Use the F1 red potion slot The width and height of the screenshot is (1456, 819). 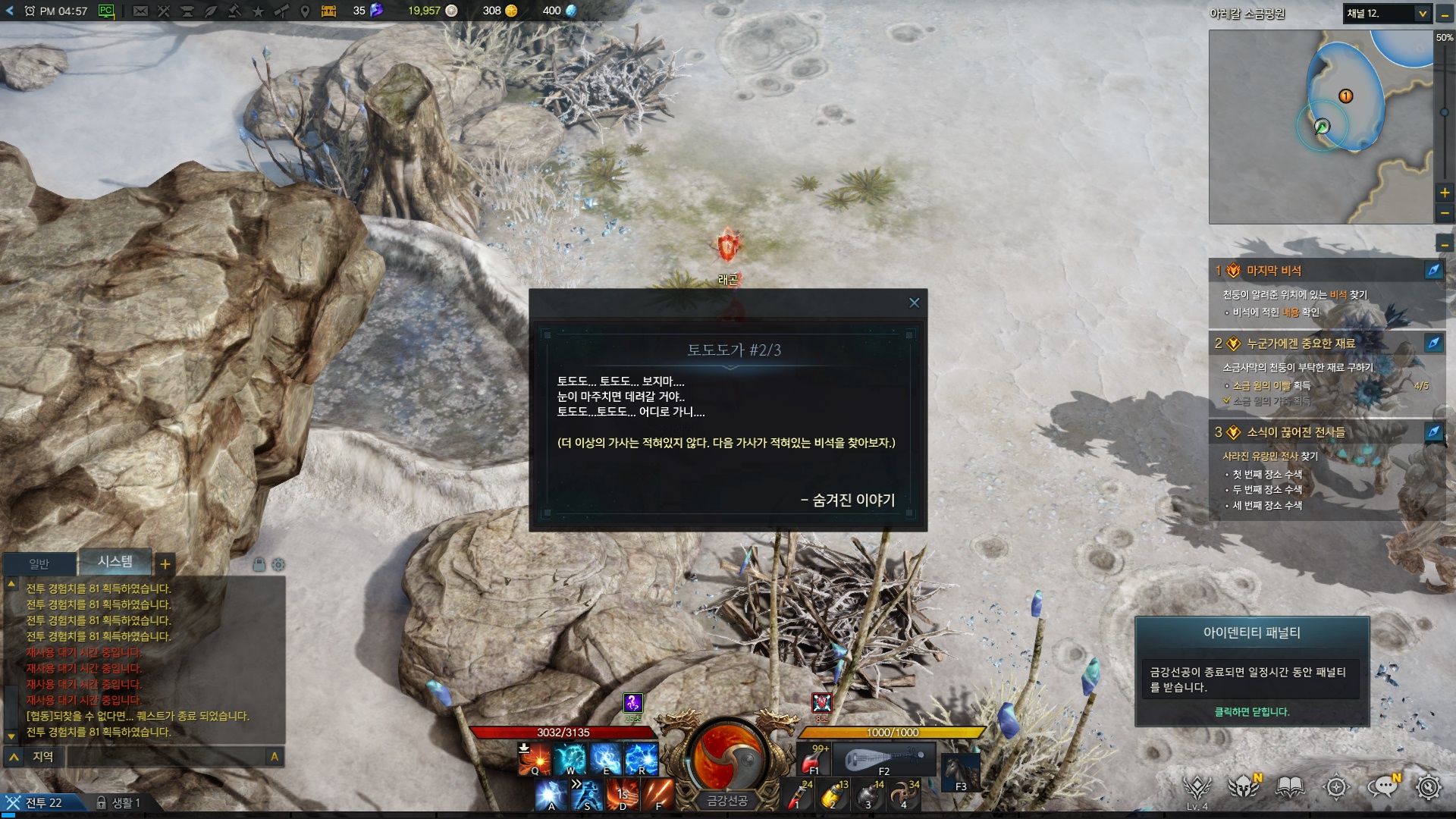pos(814,760)
